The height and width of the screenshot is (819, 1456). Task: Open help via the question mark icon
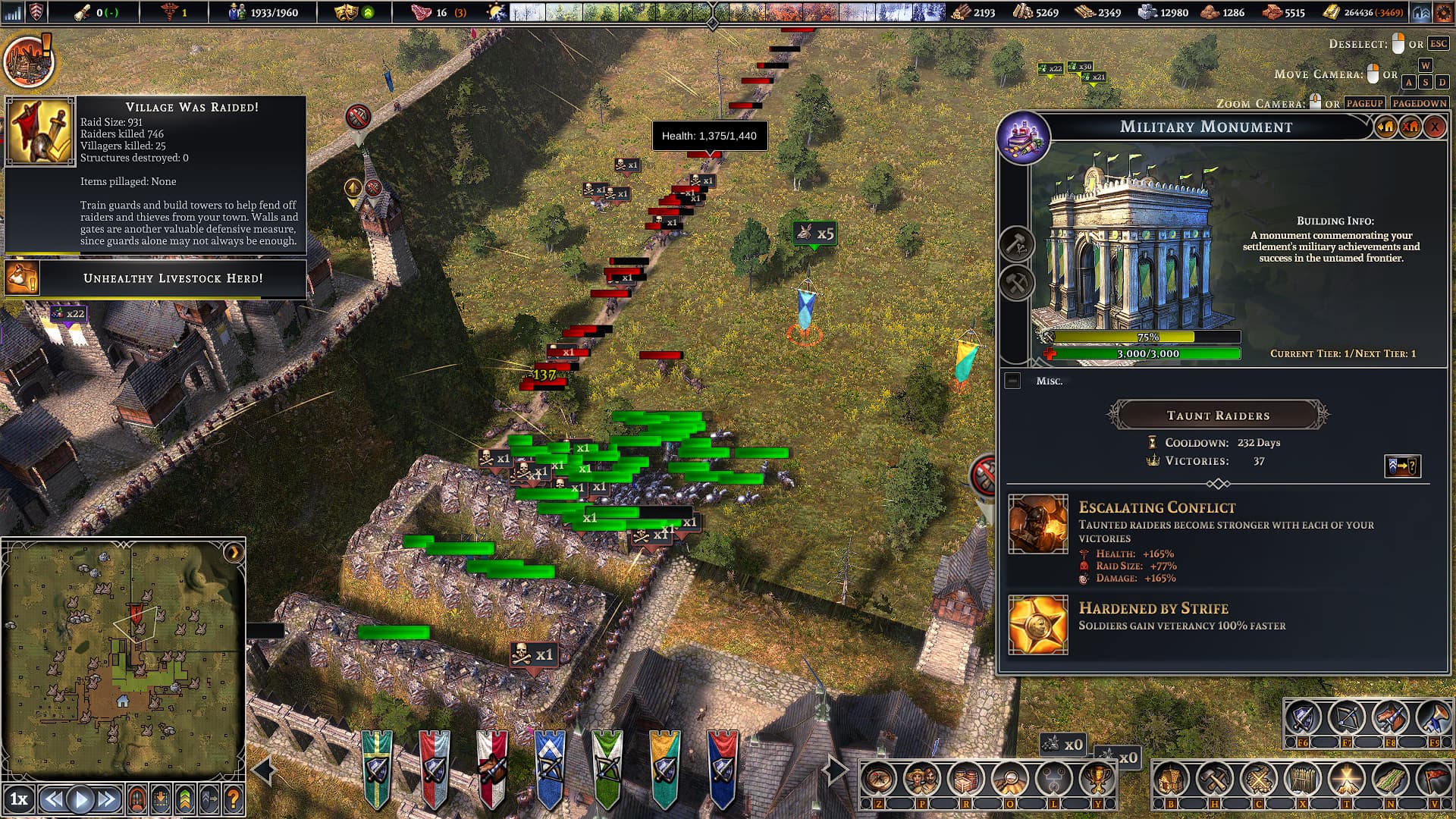(234, 799)
